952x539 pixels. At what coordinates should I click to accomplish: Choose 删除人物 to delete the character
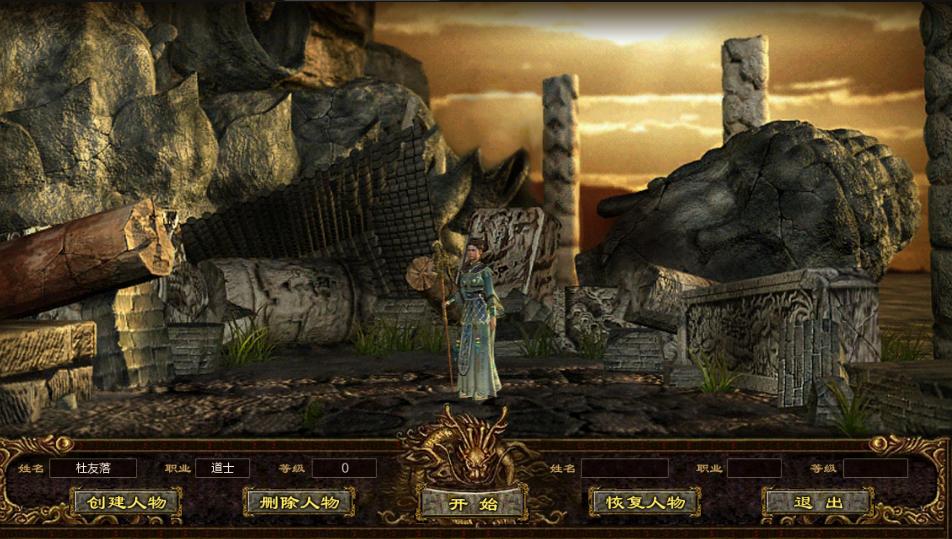point(299,502)
